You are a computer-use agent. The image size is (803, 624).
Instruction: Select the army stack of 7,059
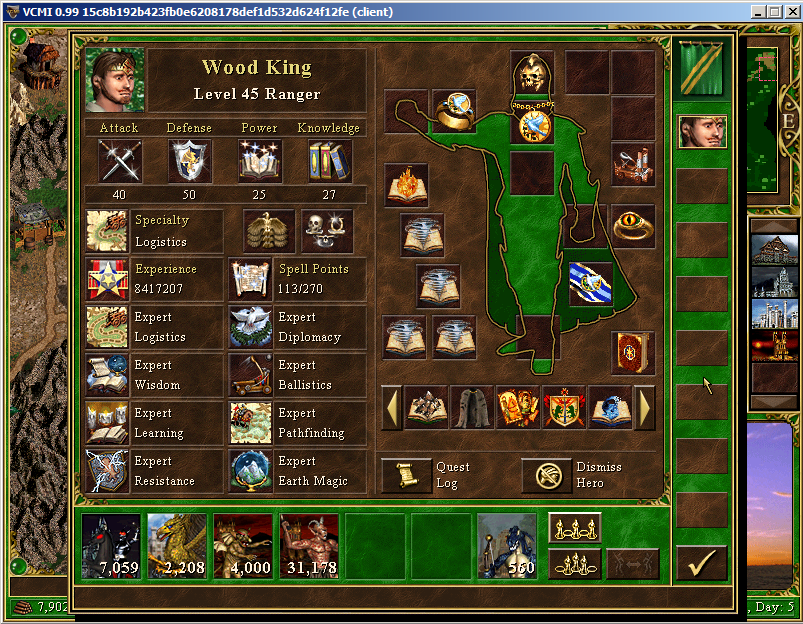(111, 546)
